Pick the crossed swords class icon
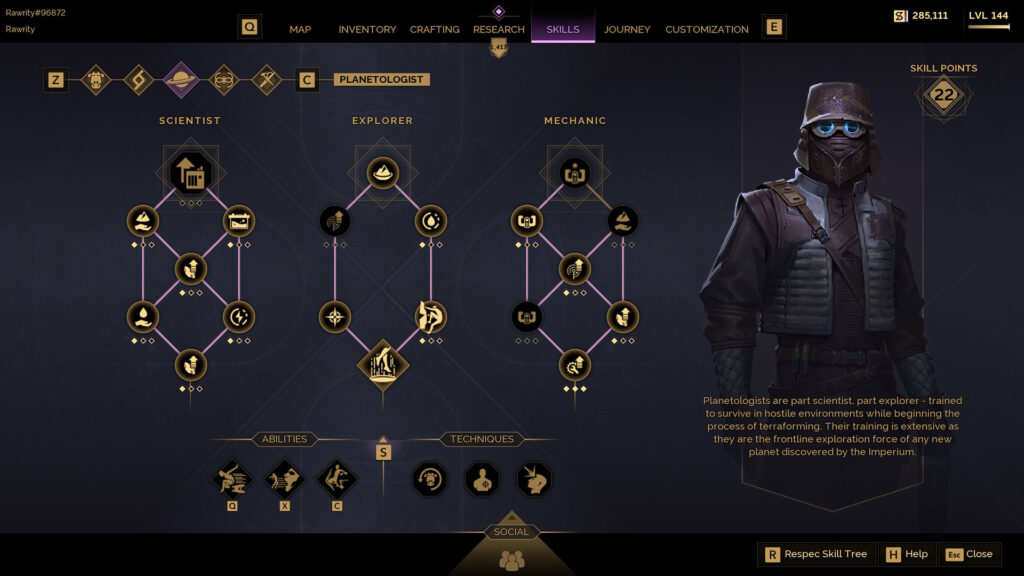The height and width of the screenshot is (576, 1024). point(267,80)
